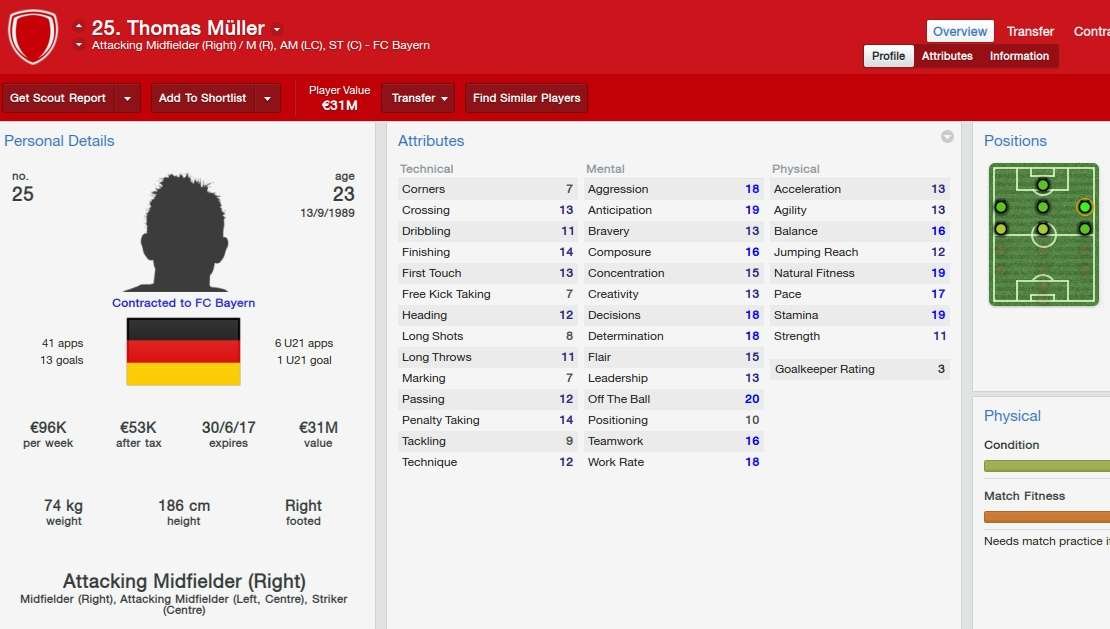Expand the Add To Shortlist dropdown arrow

[267, 98]
